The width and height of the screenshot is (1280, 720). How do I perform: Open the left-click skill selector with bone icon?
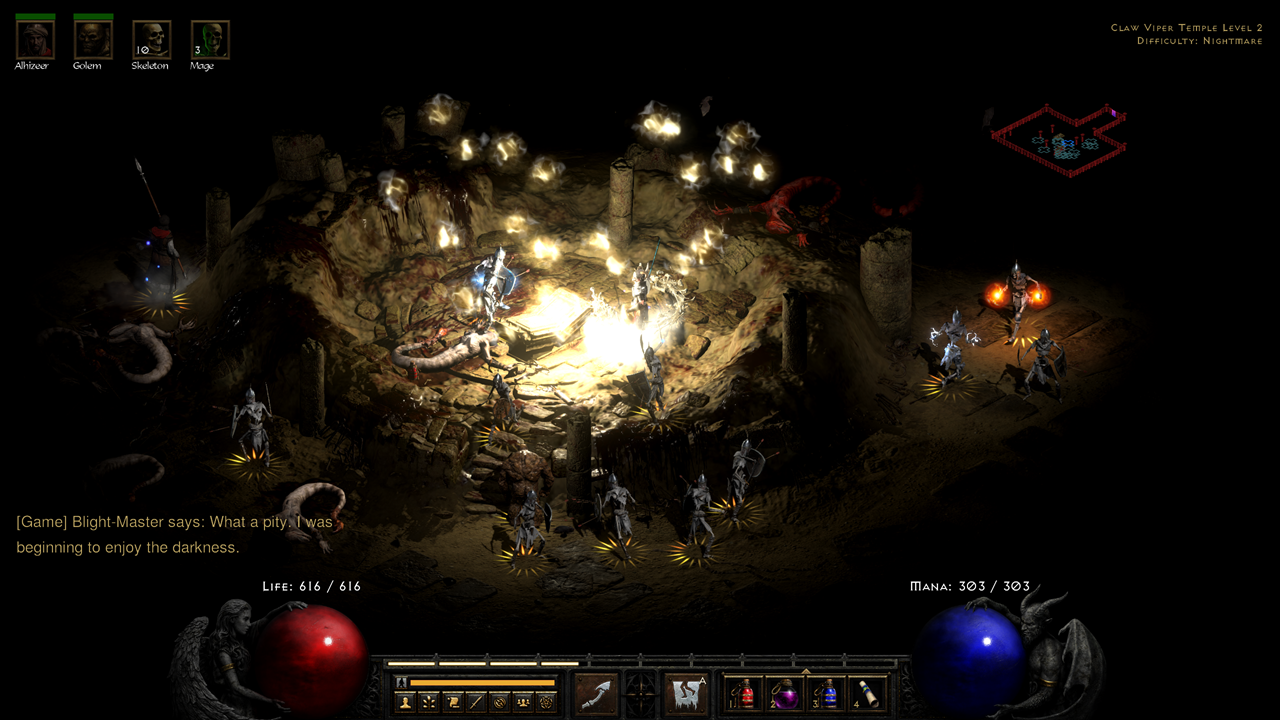[x=597, y=694]
